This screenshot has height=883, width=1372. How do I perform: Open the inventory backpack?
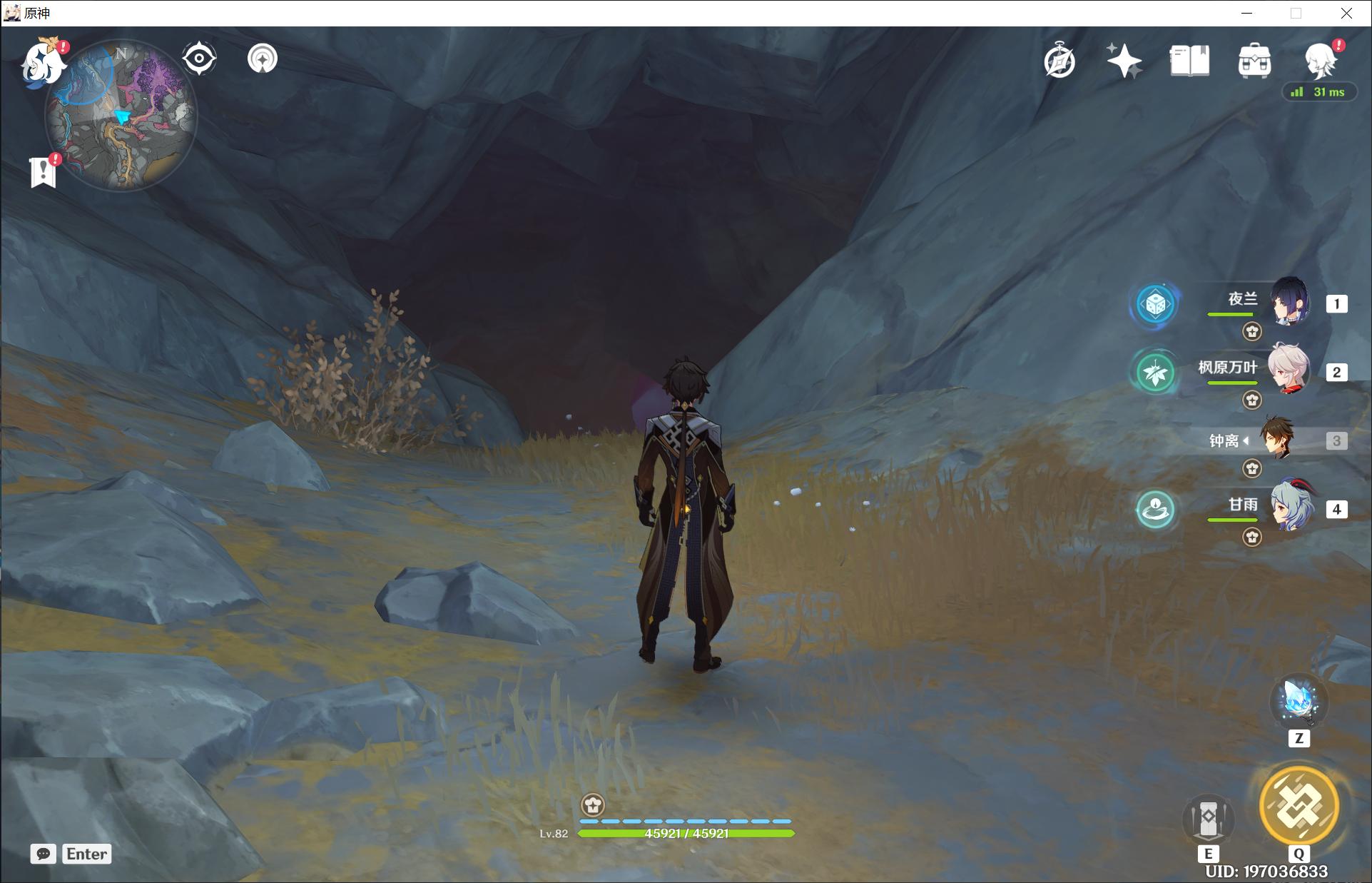click(1254, 61)
